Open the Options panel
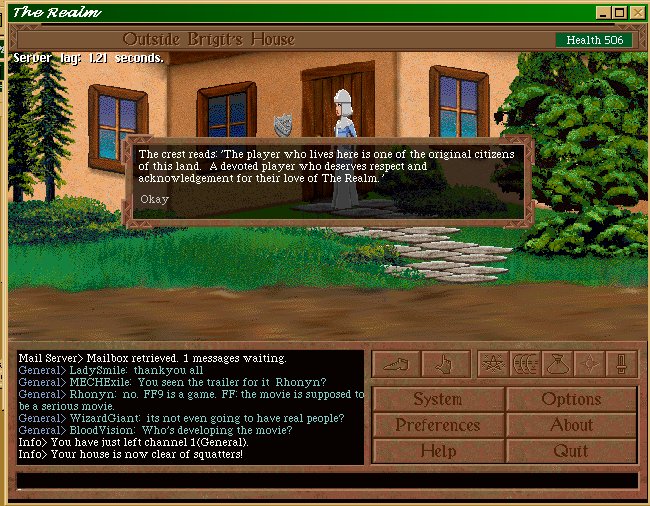650x506 pixels. click(571, 398)
